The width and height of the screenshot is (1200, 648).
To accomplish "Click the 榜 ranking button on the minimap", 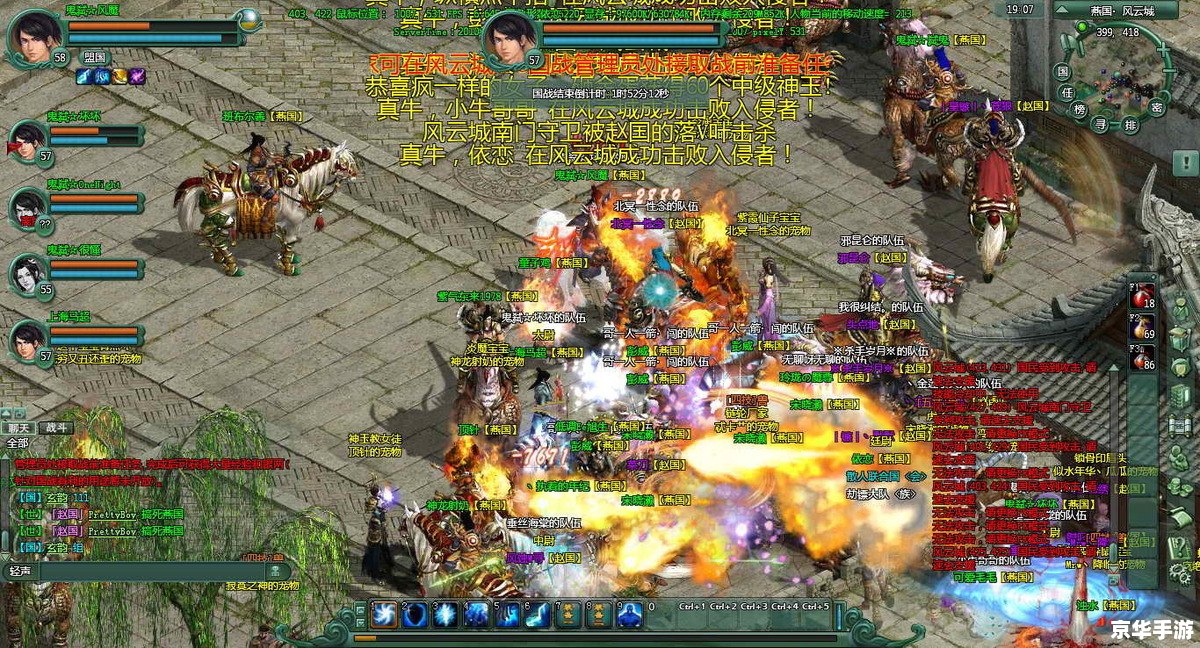I will pos(1079,110).
